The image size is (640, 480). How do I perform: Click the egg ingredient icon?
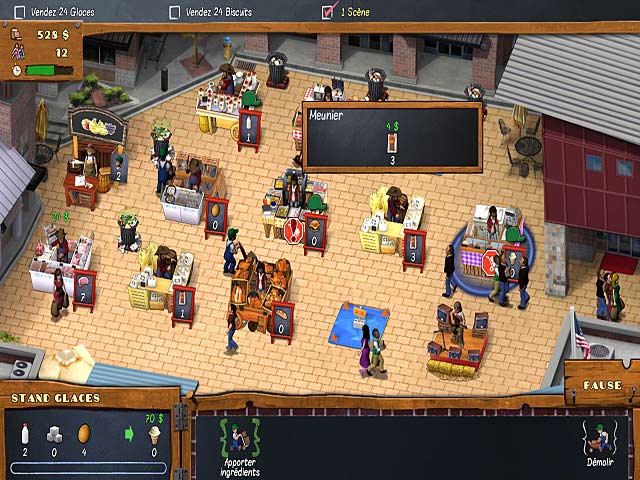(86, 433)
